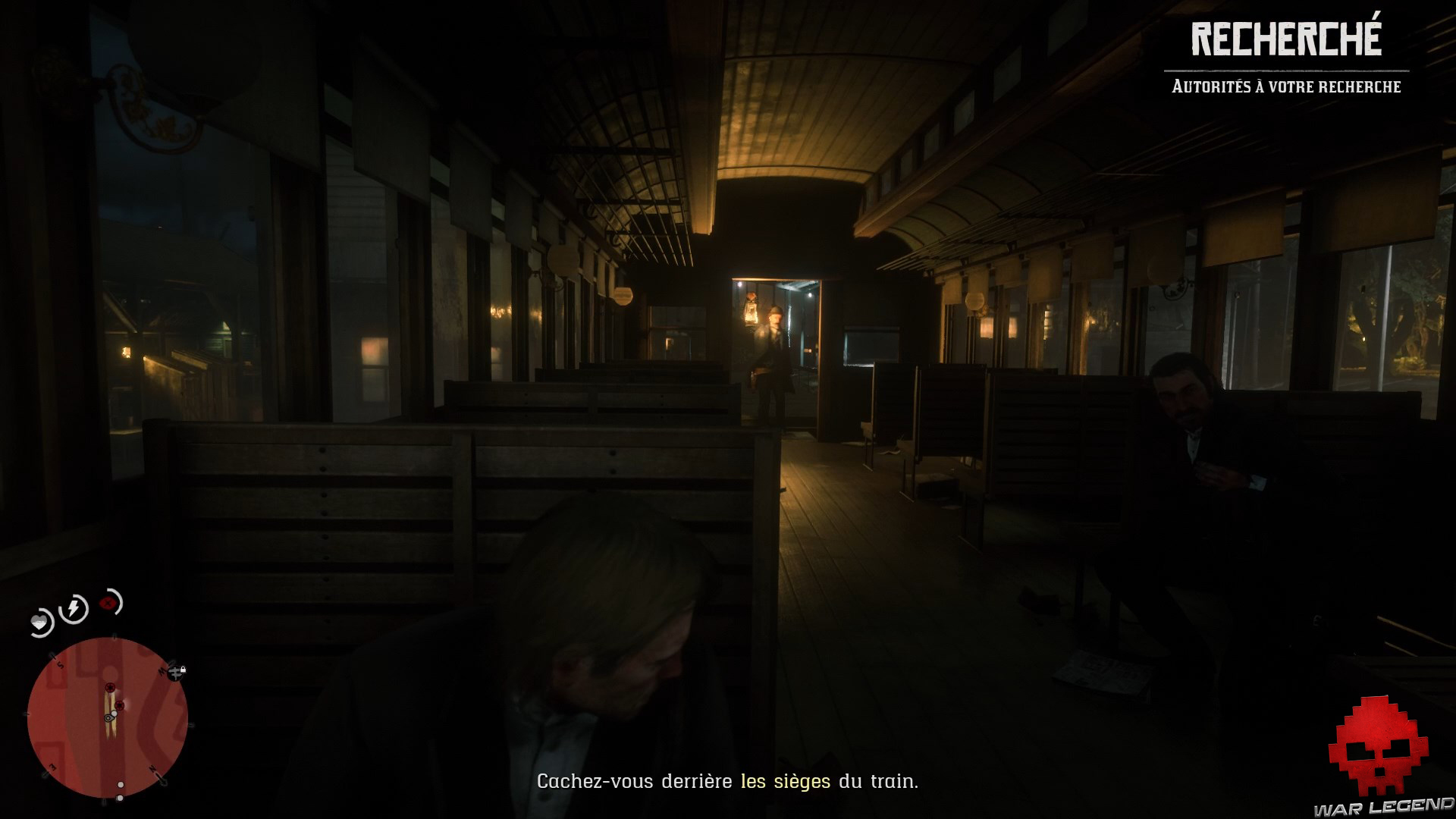Select the stamina lightning bolt icon

[73, 608]
